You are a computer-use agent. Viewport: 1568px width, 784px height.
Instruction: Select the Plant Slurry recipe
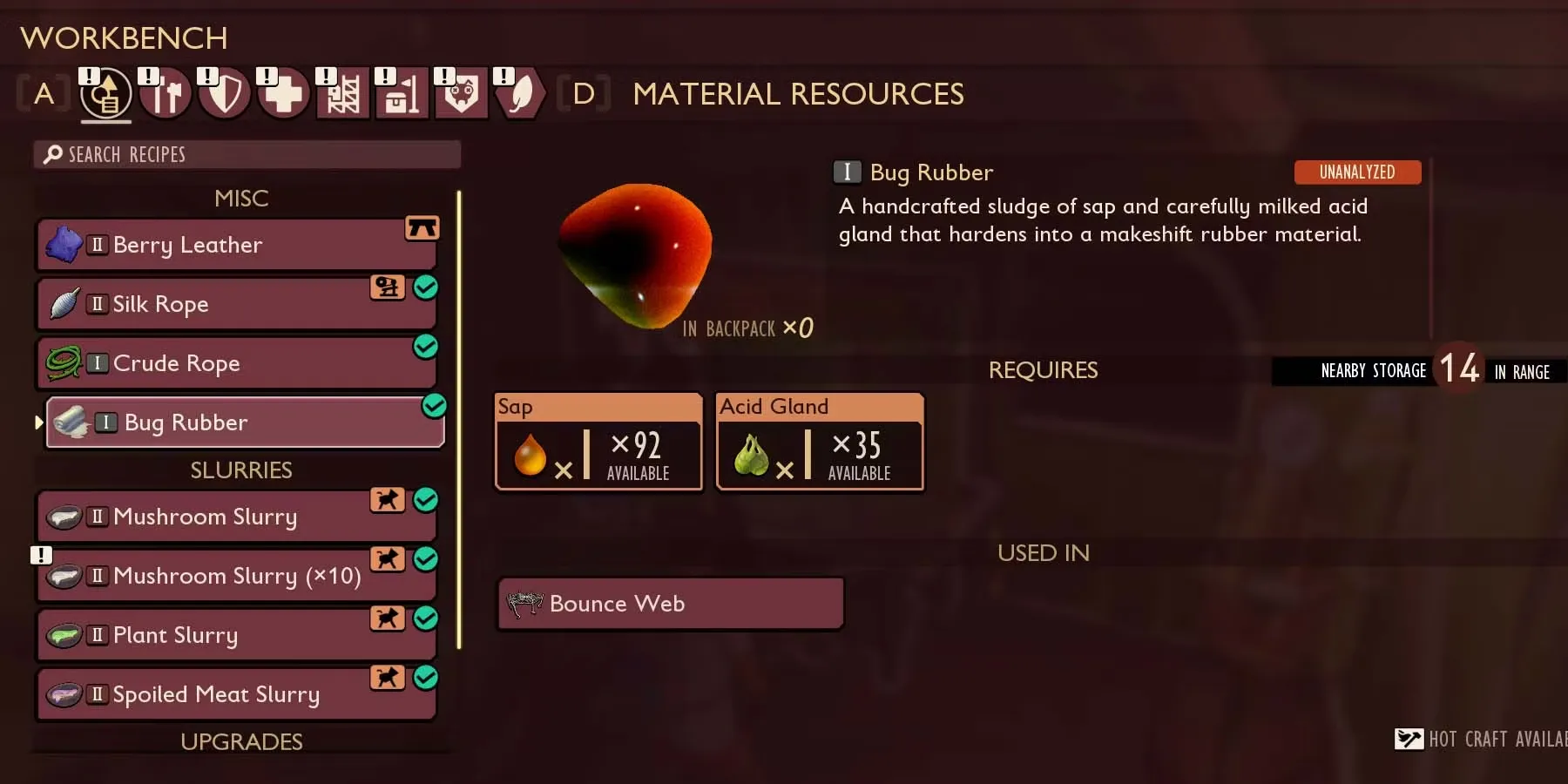(235, 636)
